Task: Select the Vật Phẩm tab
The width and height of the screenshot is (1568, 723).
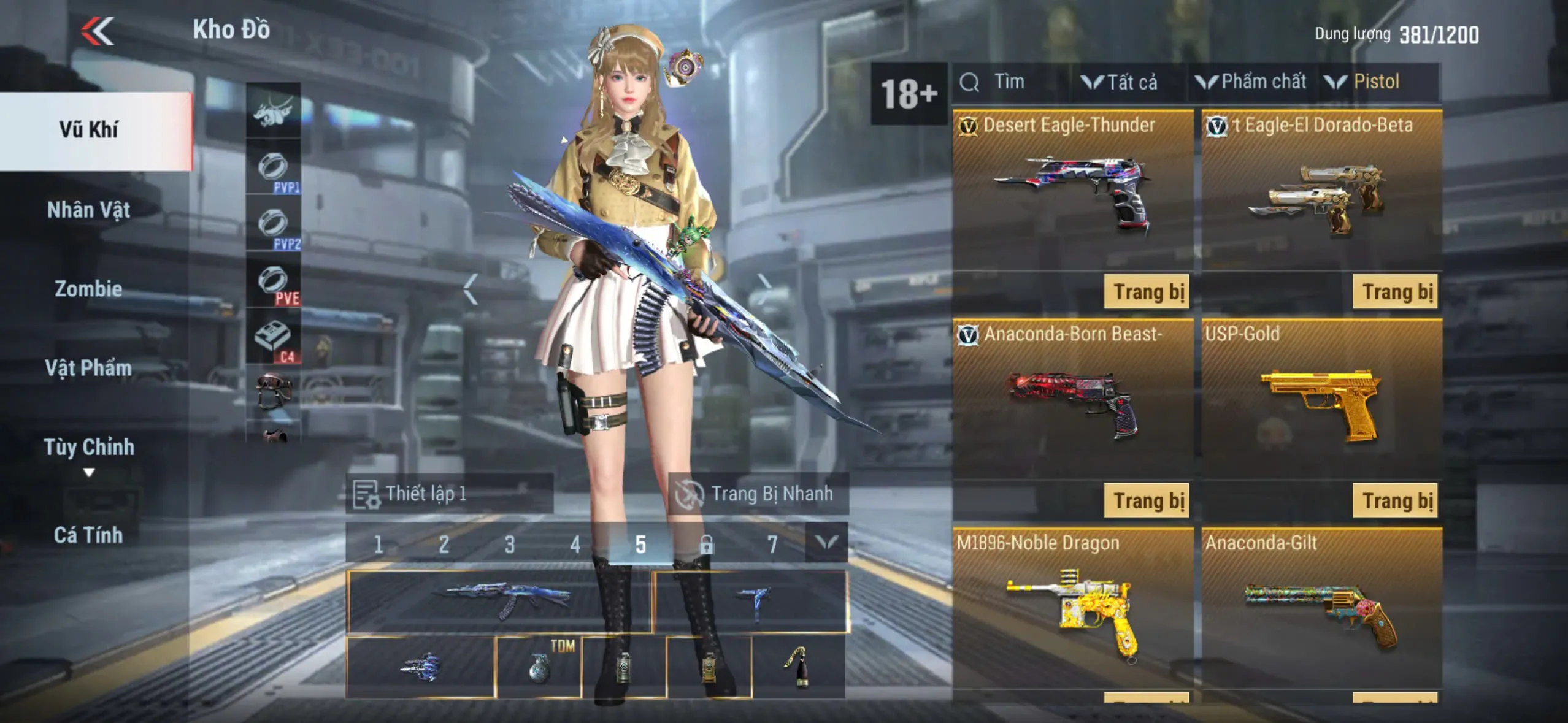Action: (89, 368)
